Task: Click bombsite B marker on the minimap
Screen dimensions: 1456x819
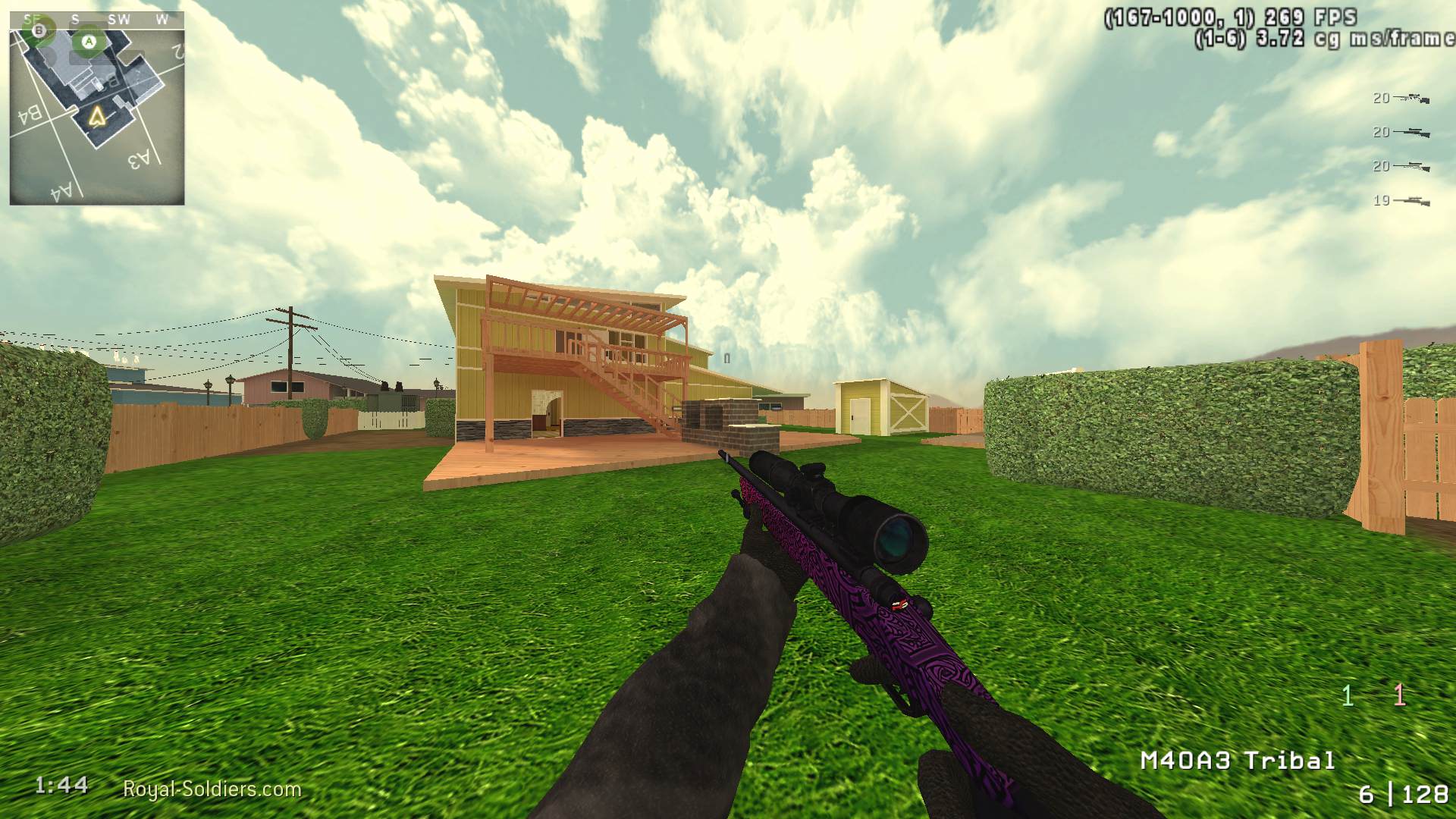Action: [x=38, y=30]
